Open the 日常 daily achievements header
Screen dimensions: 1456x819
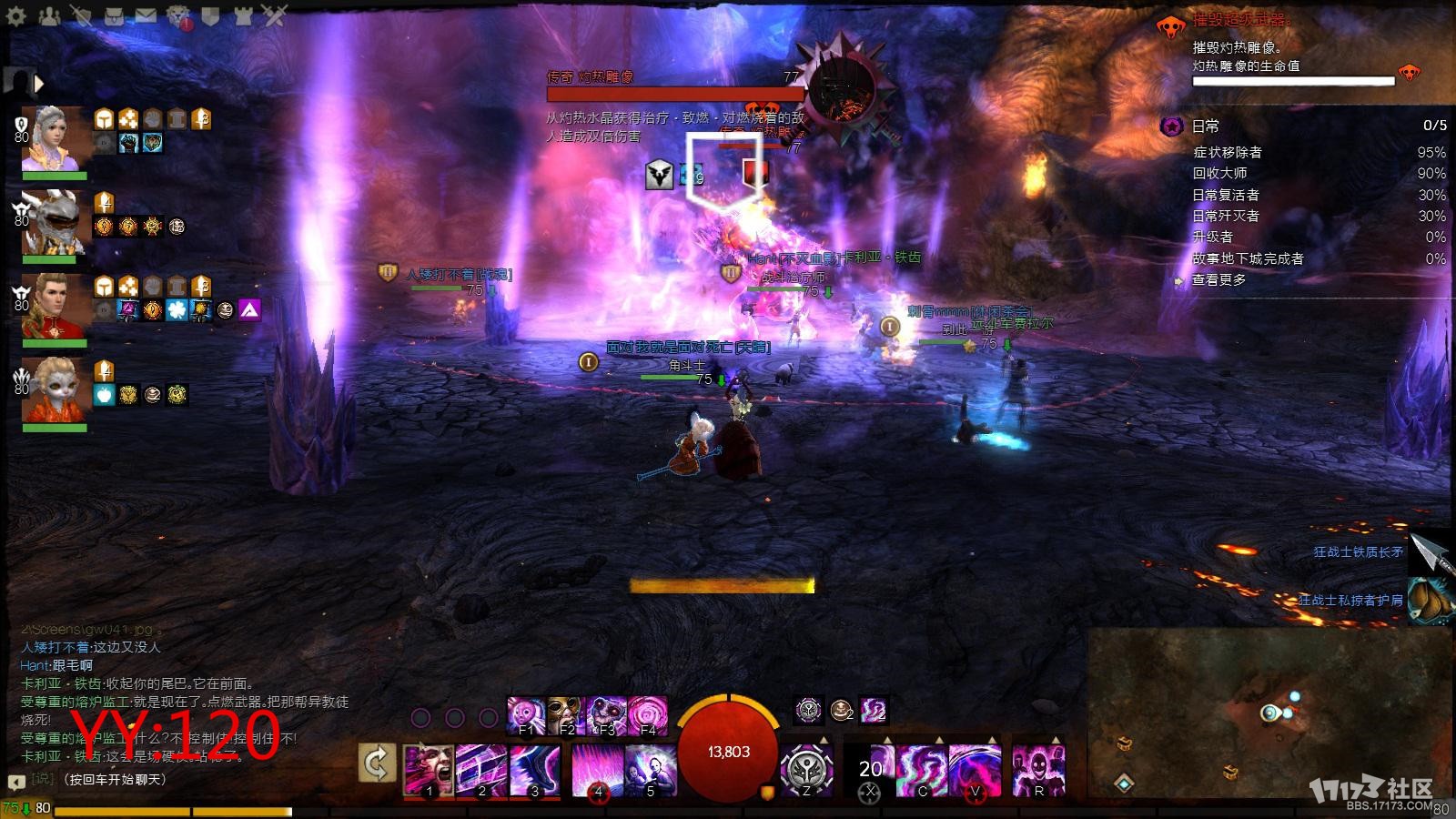tap(1206, 126)
